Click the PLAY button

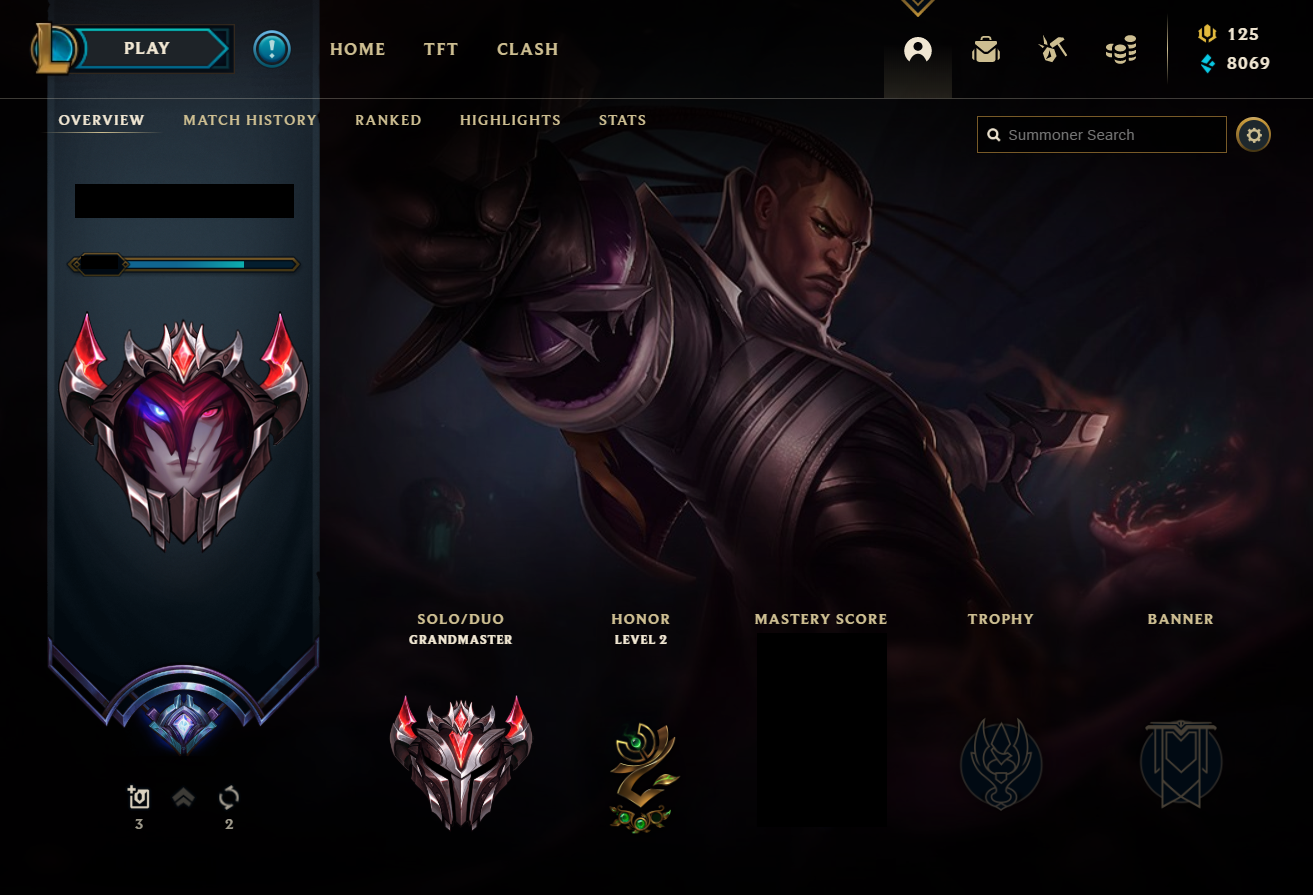click(148, 48)
